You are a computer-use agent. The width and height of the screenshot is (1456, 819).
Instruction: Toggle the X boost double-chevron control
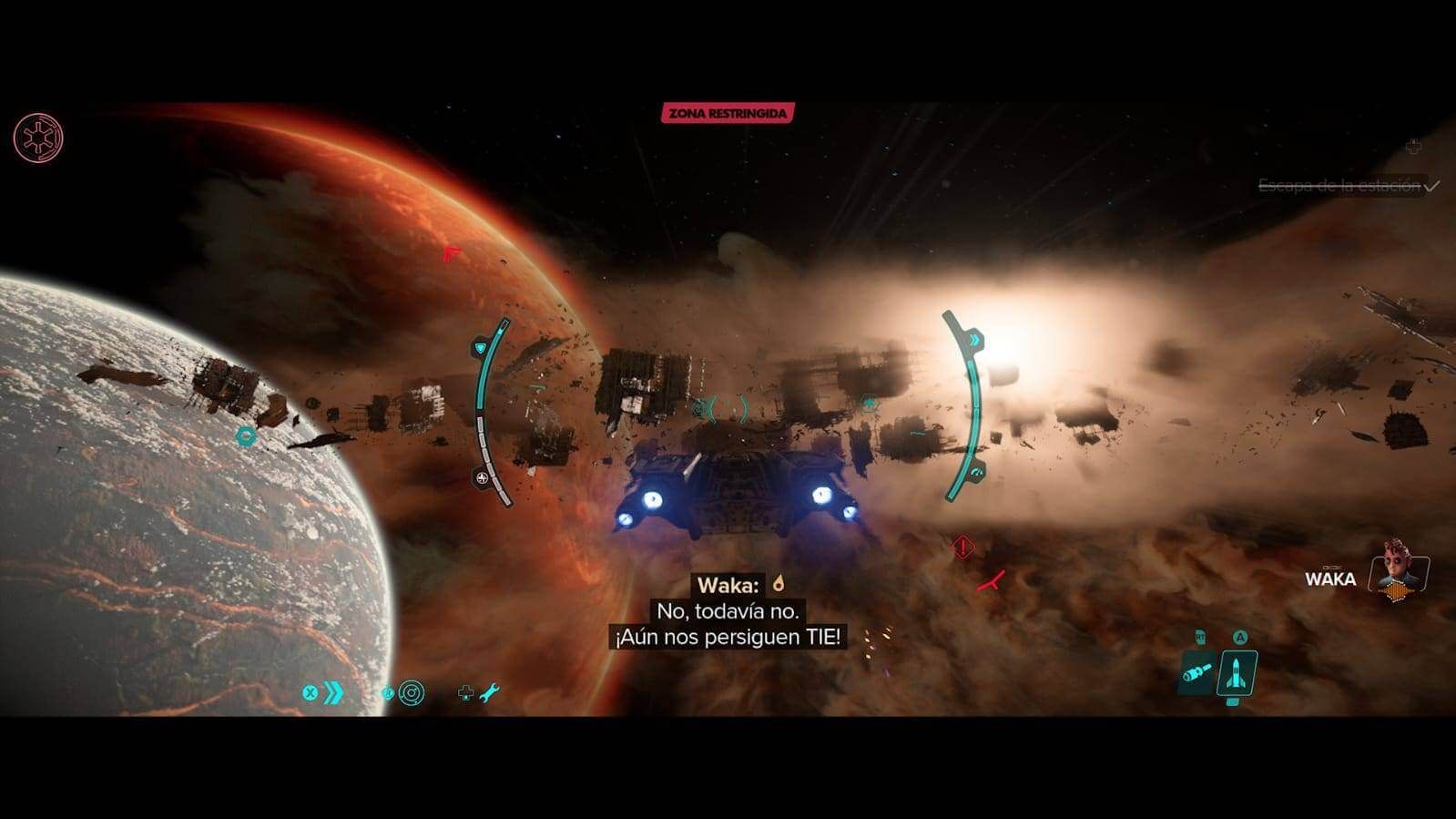pos(324,691)
